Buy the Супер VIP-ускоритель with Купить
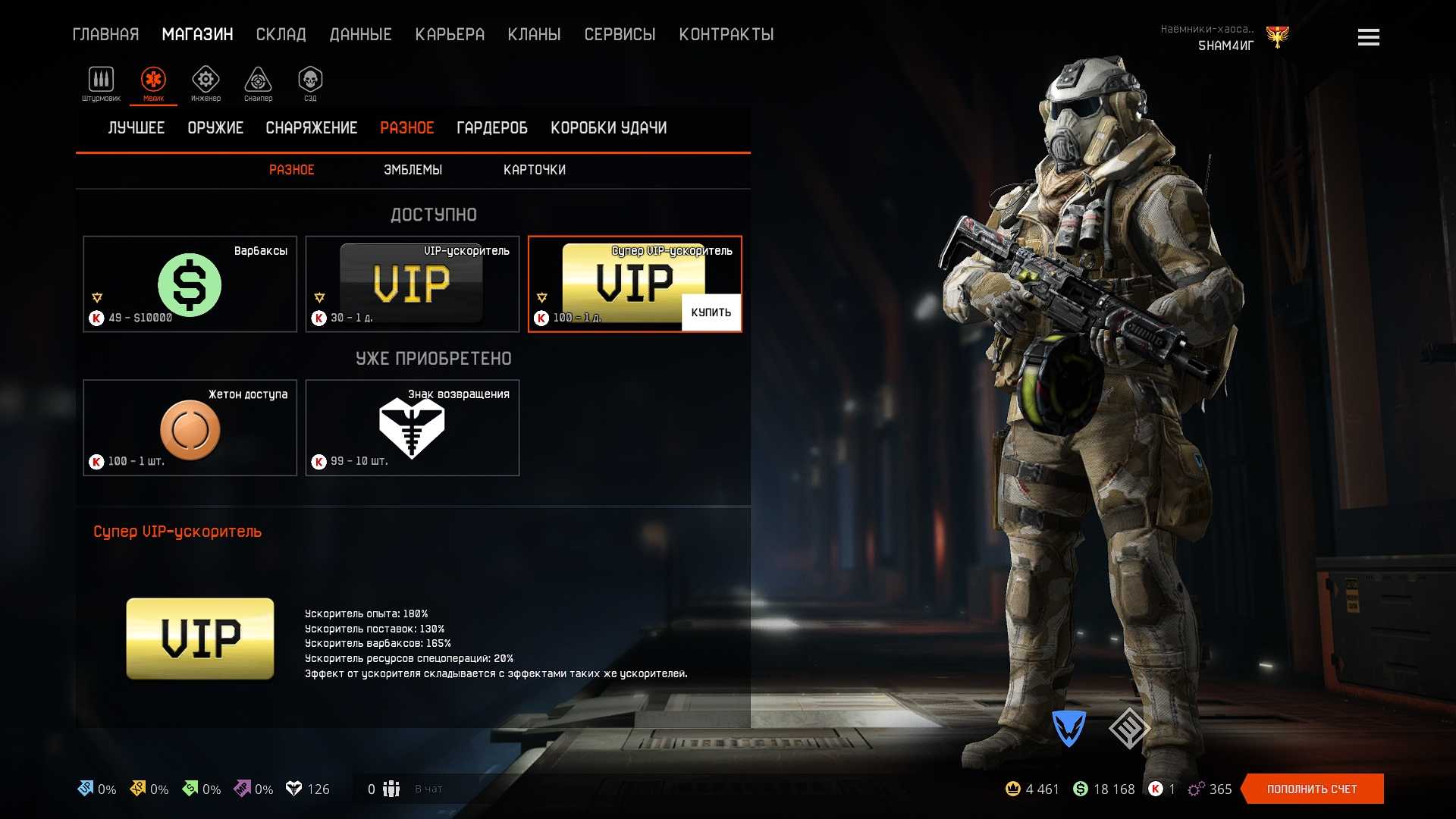This screenshot has height=819, width=1456. coord(711,312)
